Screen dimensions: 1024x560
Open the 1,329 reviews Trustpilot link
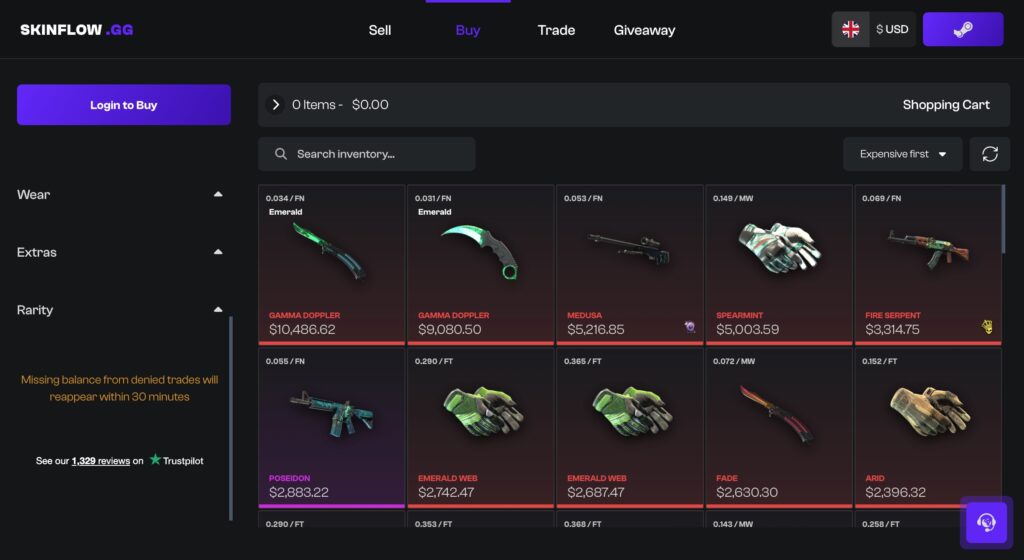(x=101, y=461)
